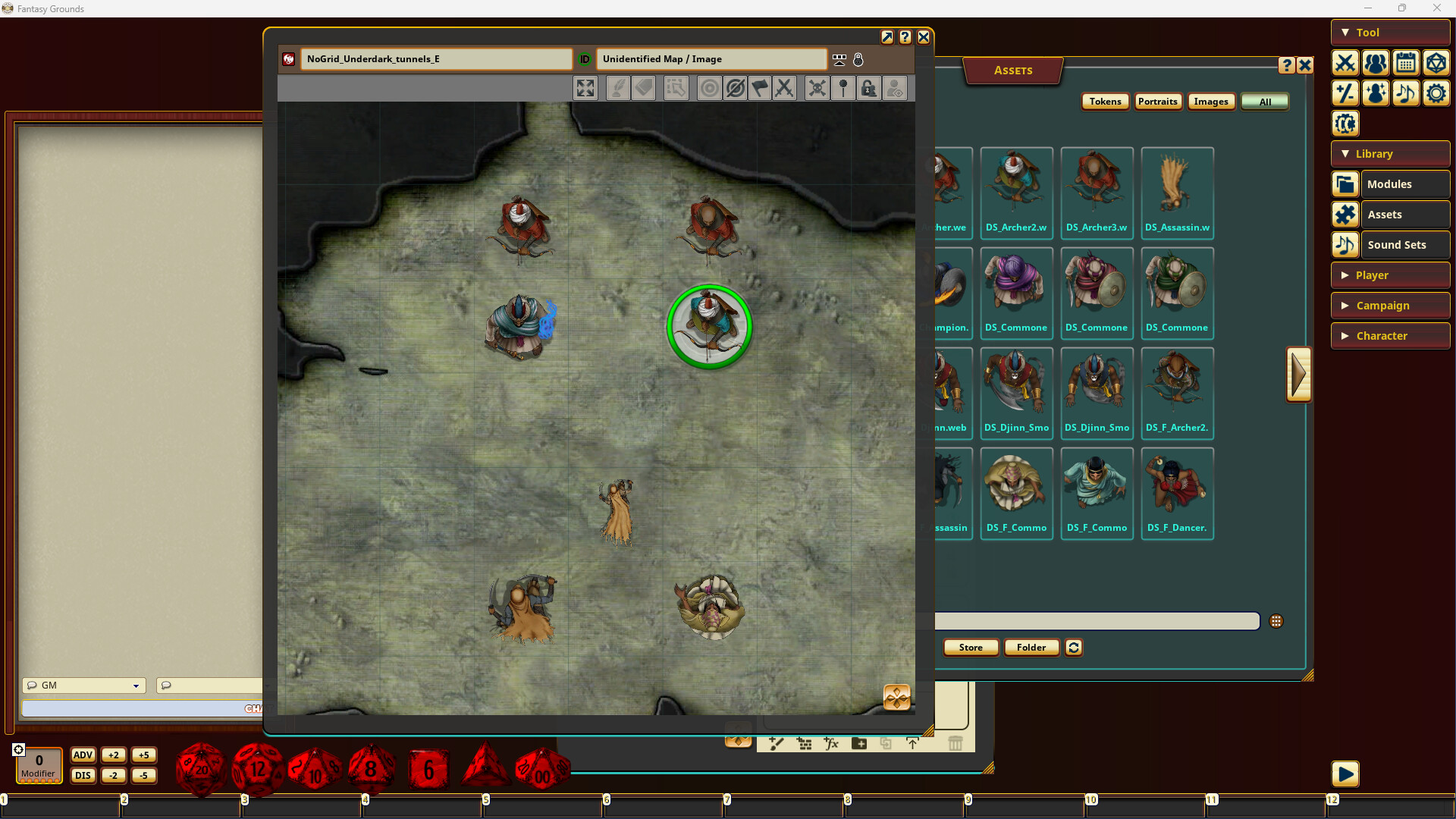Toggle player vision preview icon on map toolbar
Screen dimensions: 1456x819
click(x=895, y=88)
